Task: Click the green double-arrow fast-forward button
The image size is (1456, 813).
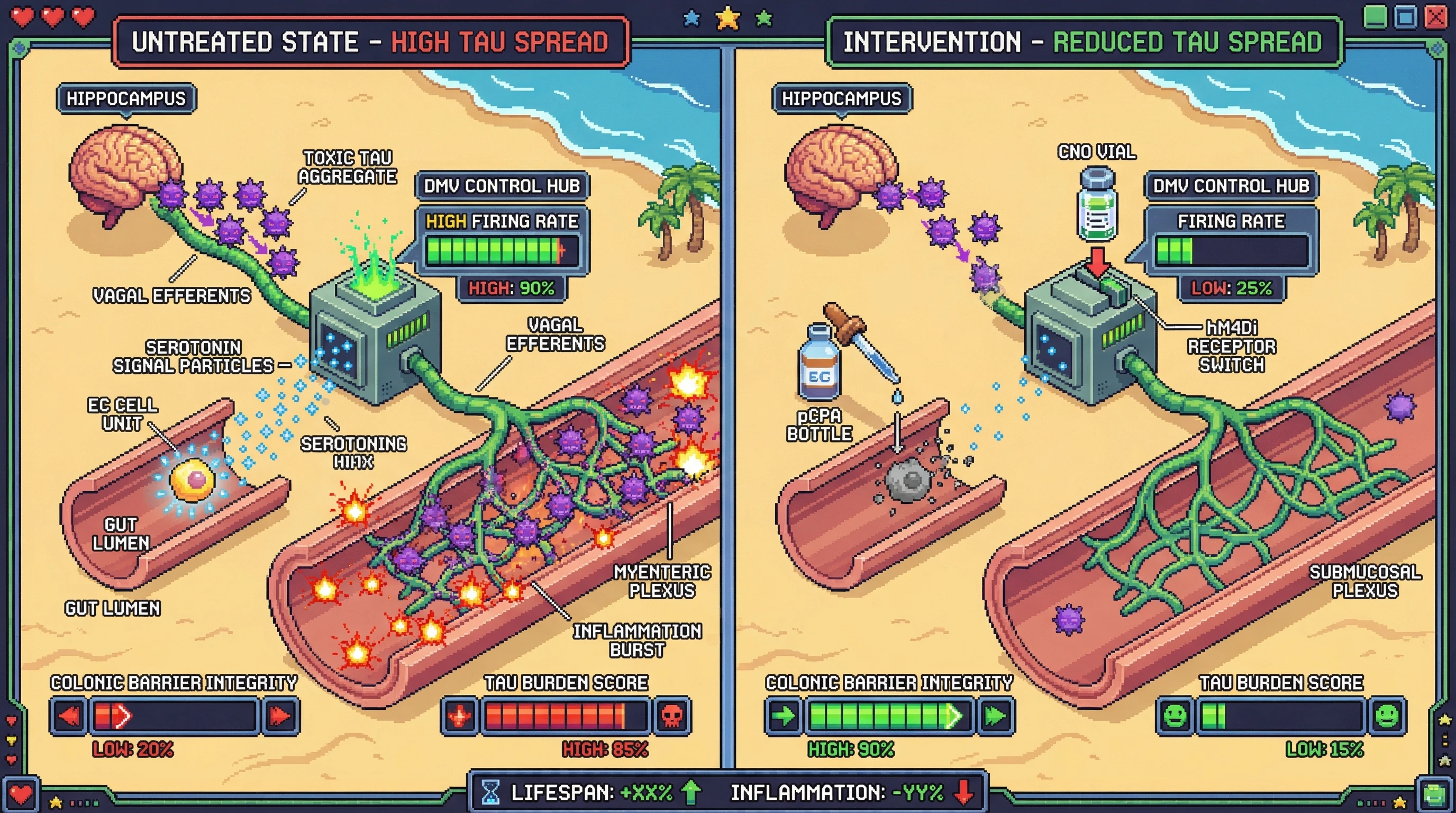Action: click(995, 716)
